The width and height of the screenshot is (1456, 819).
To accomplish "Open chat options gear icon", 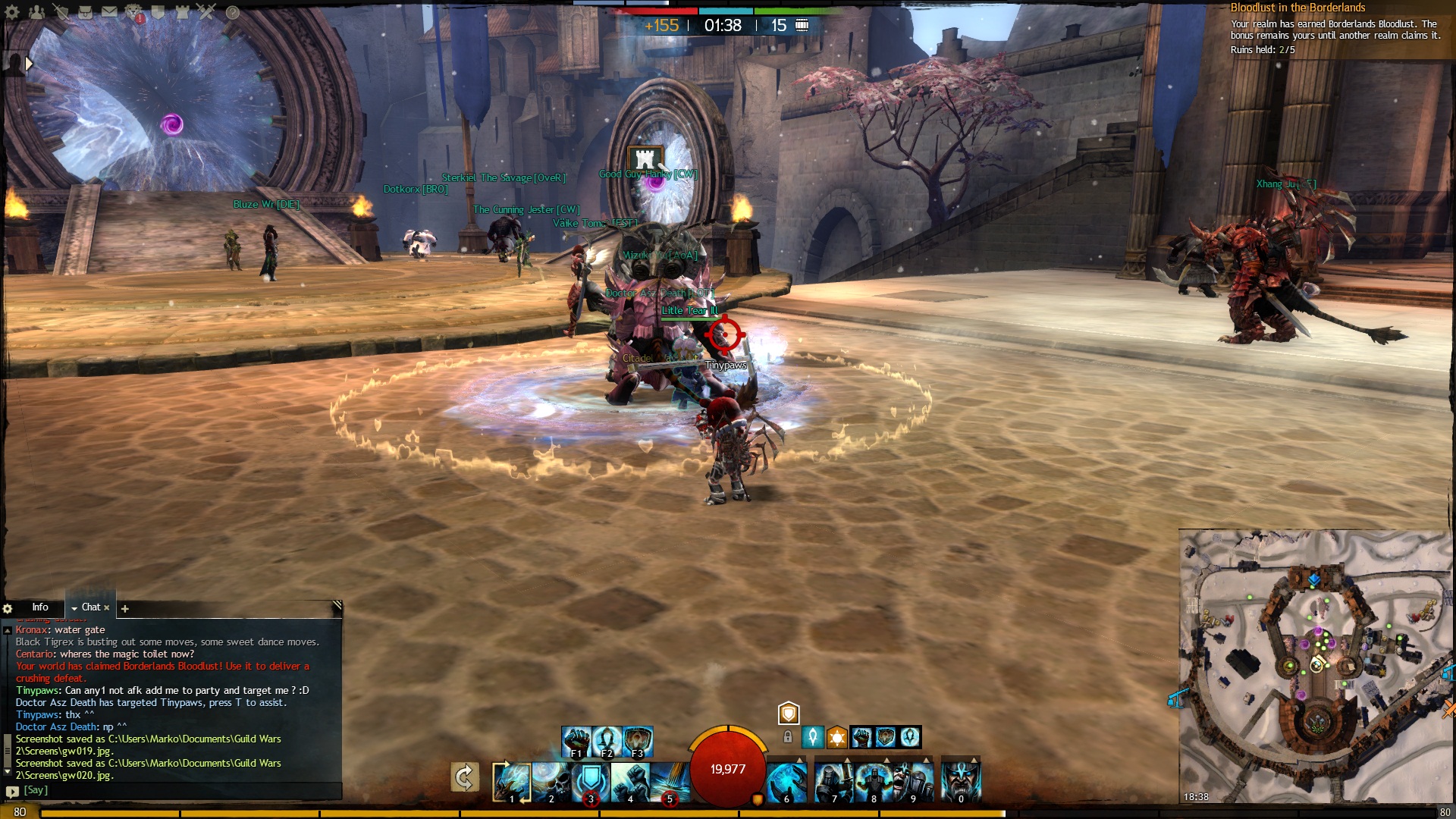I will pyautogui.click(x=8, y=608).
